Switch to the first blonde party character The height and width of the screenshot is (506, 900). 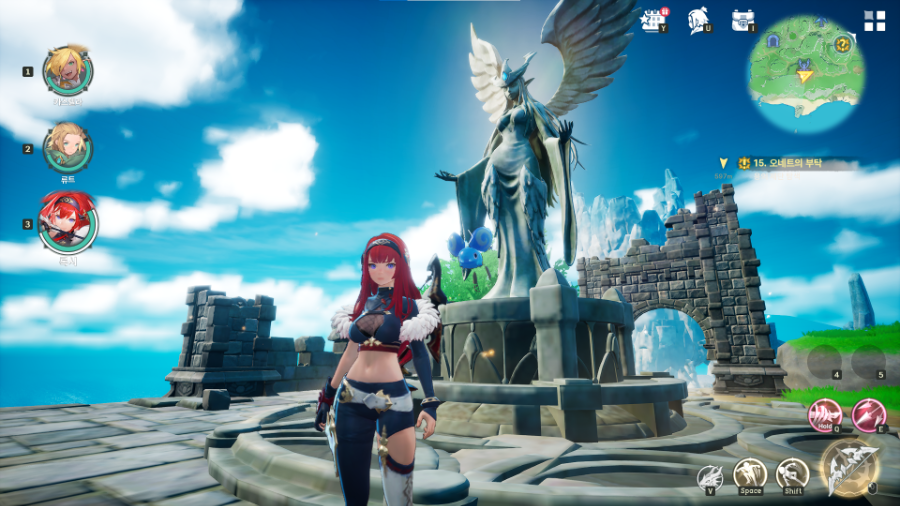click(68, 69)
